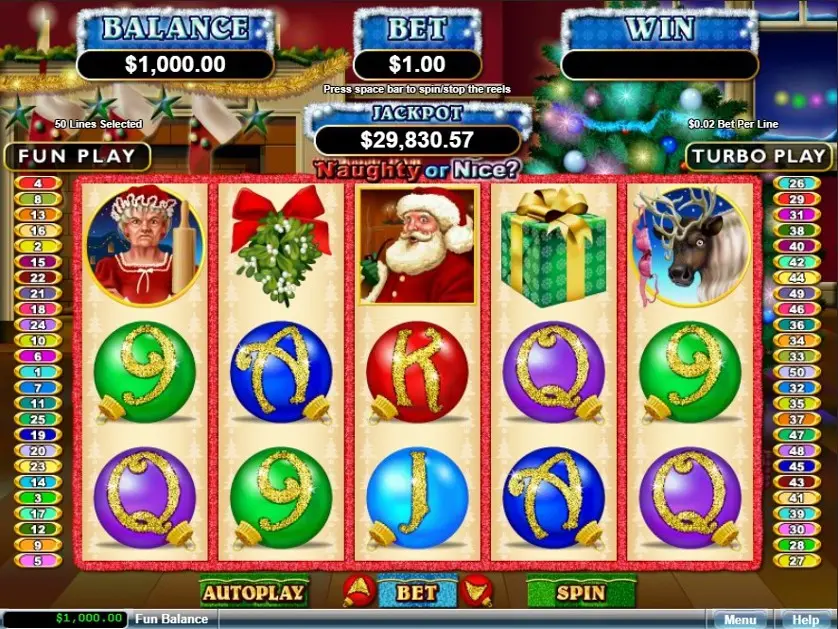Open the AUTOPLAY options

[x=253, y=592]
